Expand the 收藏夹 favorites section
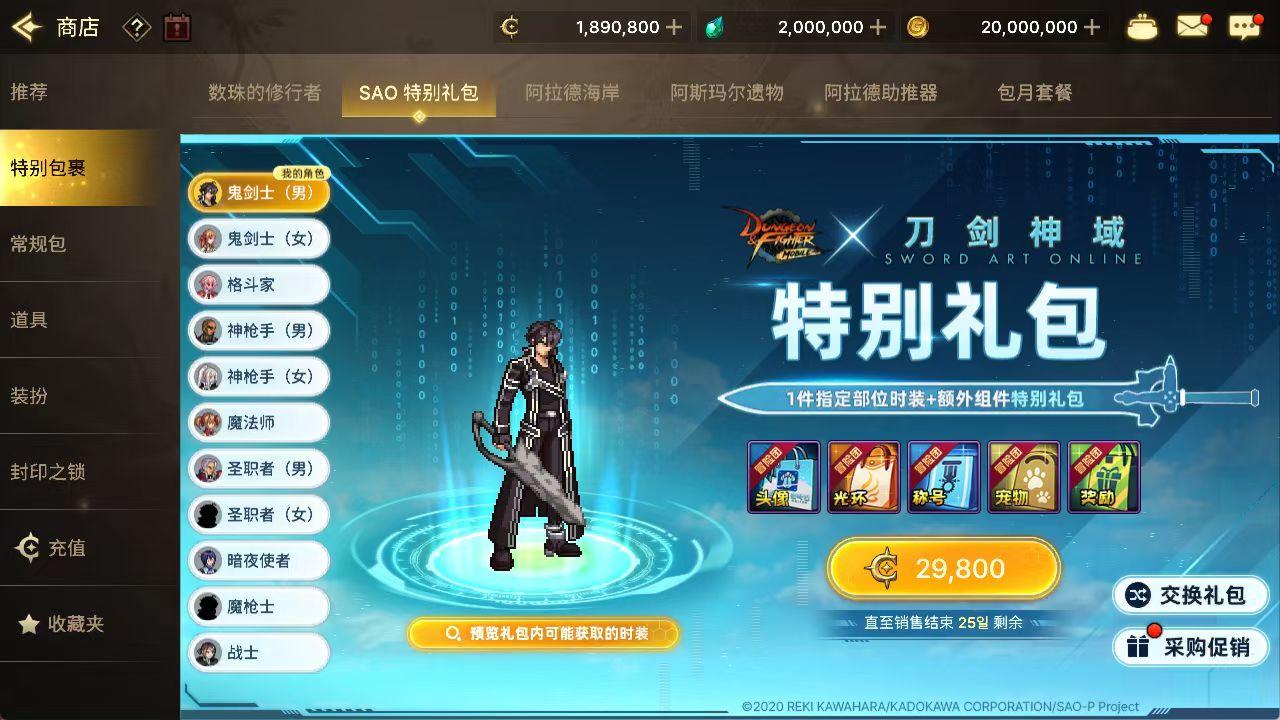Screen dimensions: 1280x720 tap(75, 624)
